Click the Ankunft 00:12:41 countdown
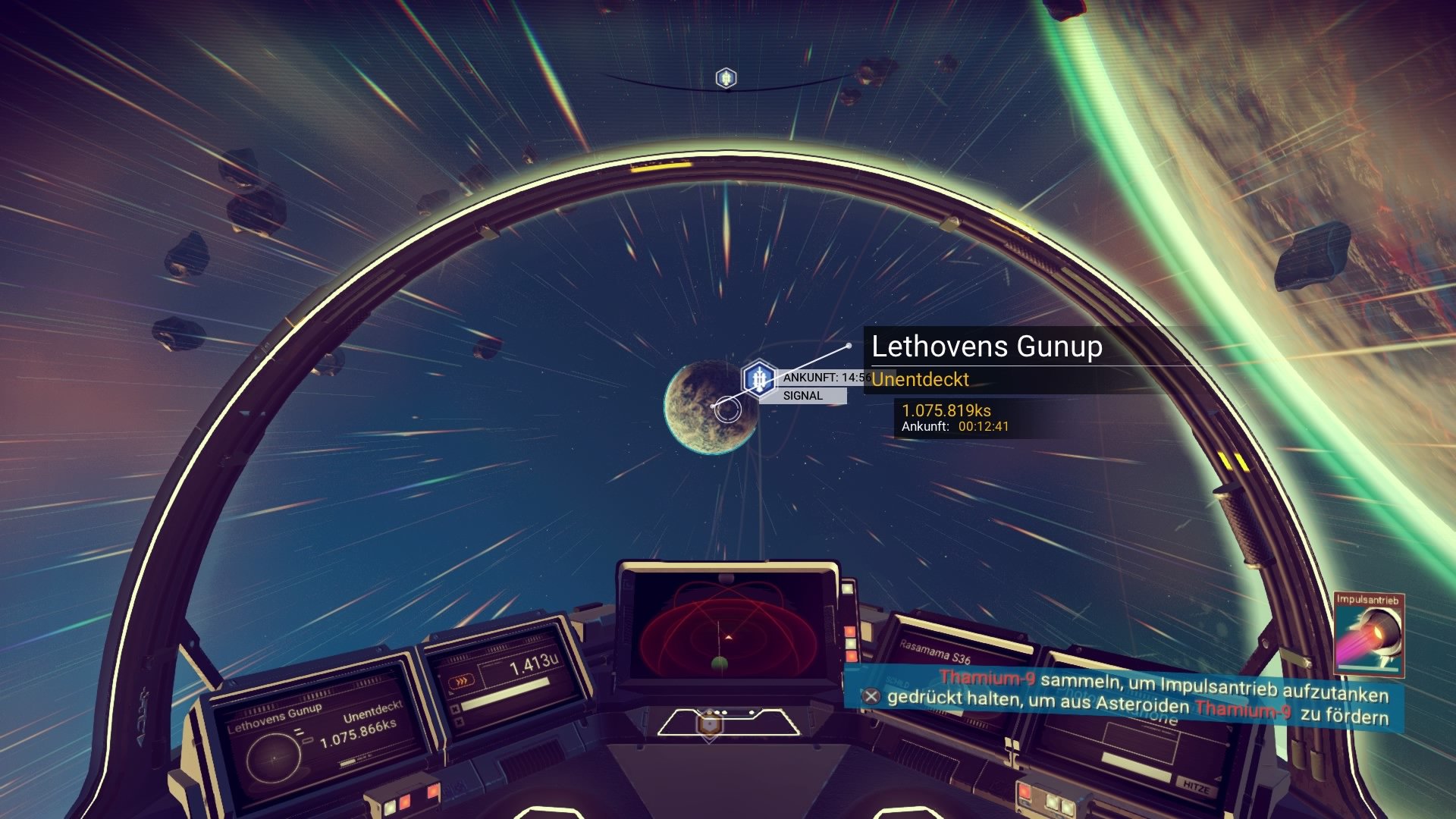This screenshot has height=819, width=1456. 953,427
